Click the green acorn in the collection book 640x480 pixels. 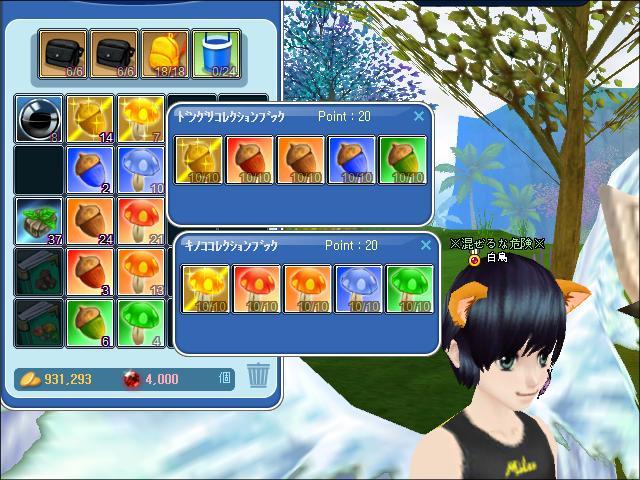[x=404, y=161]
